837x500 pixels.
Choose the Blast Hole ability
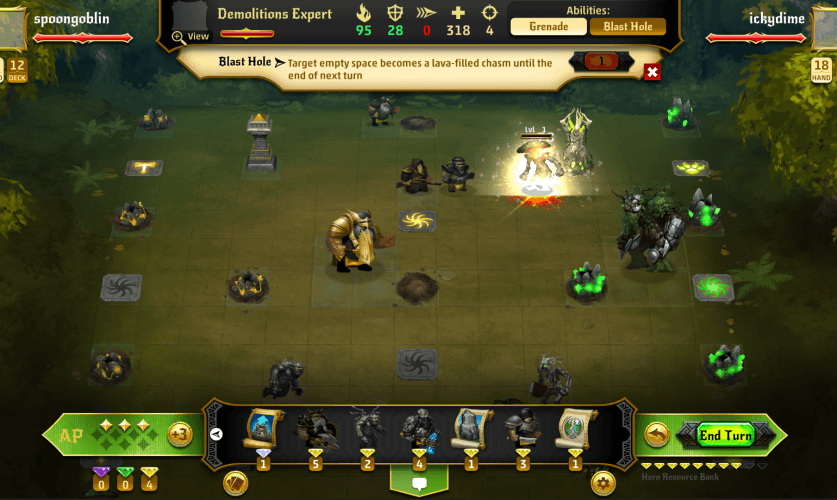pos(627,27)
